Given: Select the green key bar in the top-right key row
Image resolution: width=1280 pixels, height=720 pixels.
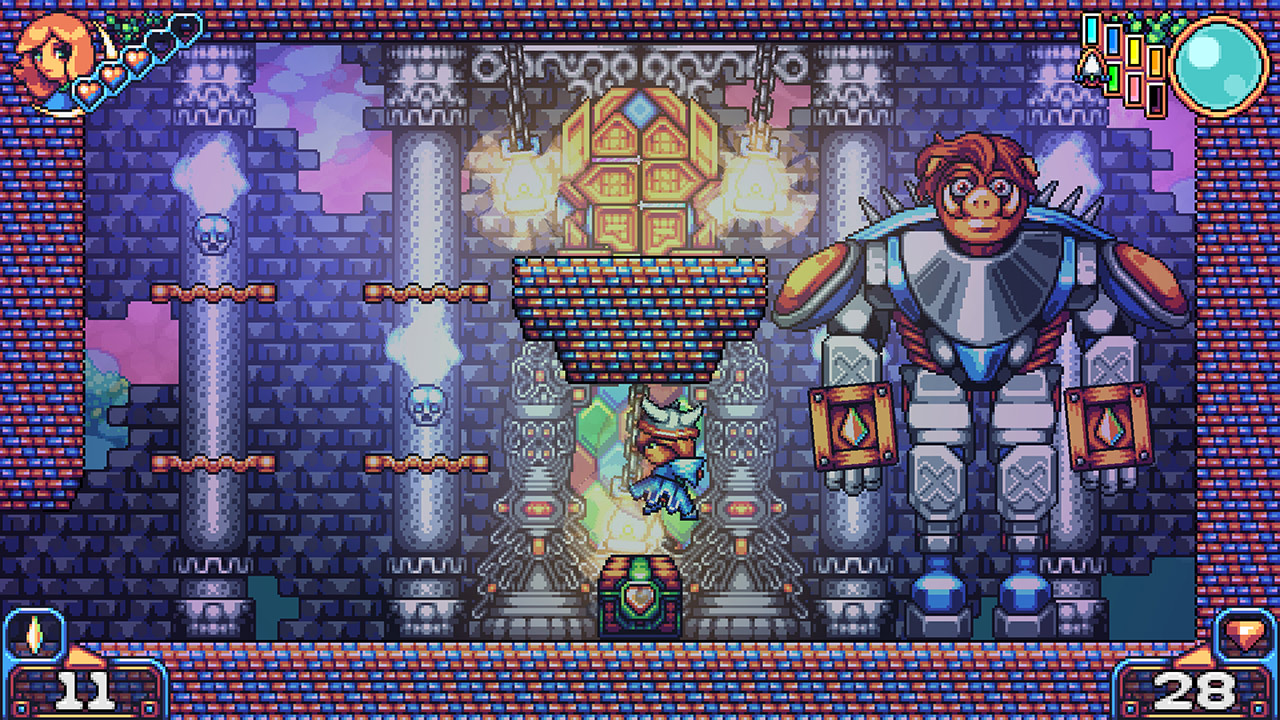Looking at the screenshot, I should 1112,78.
